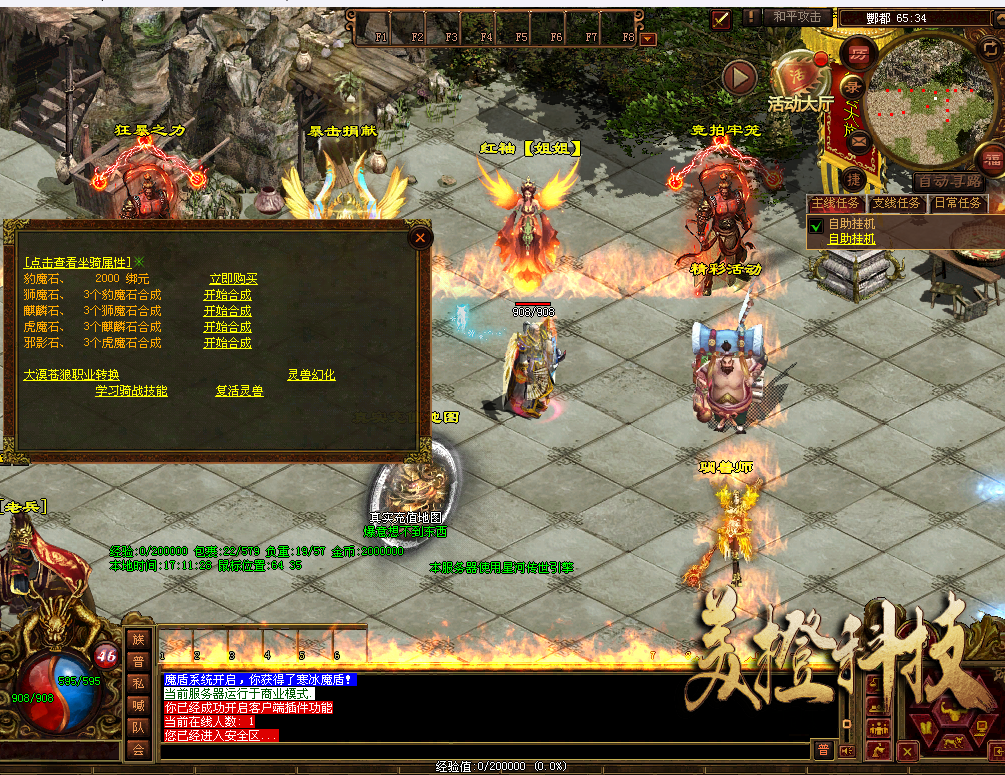1005x775 pixels.
Task: Open the 点击查看坐骑属性 link
Action: [x=78, y=262]
